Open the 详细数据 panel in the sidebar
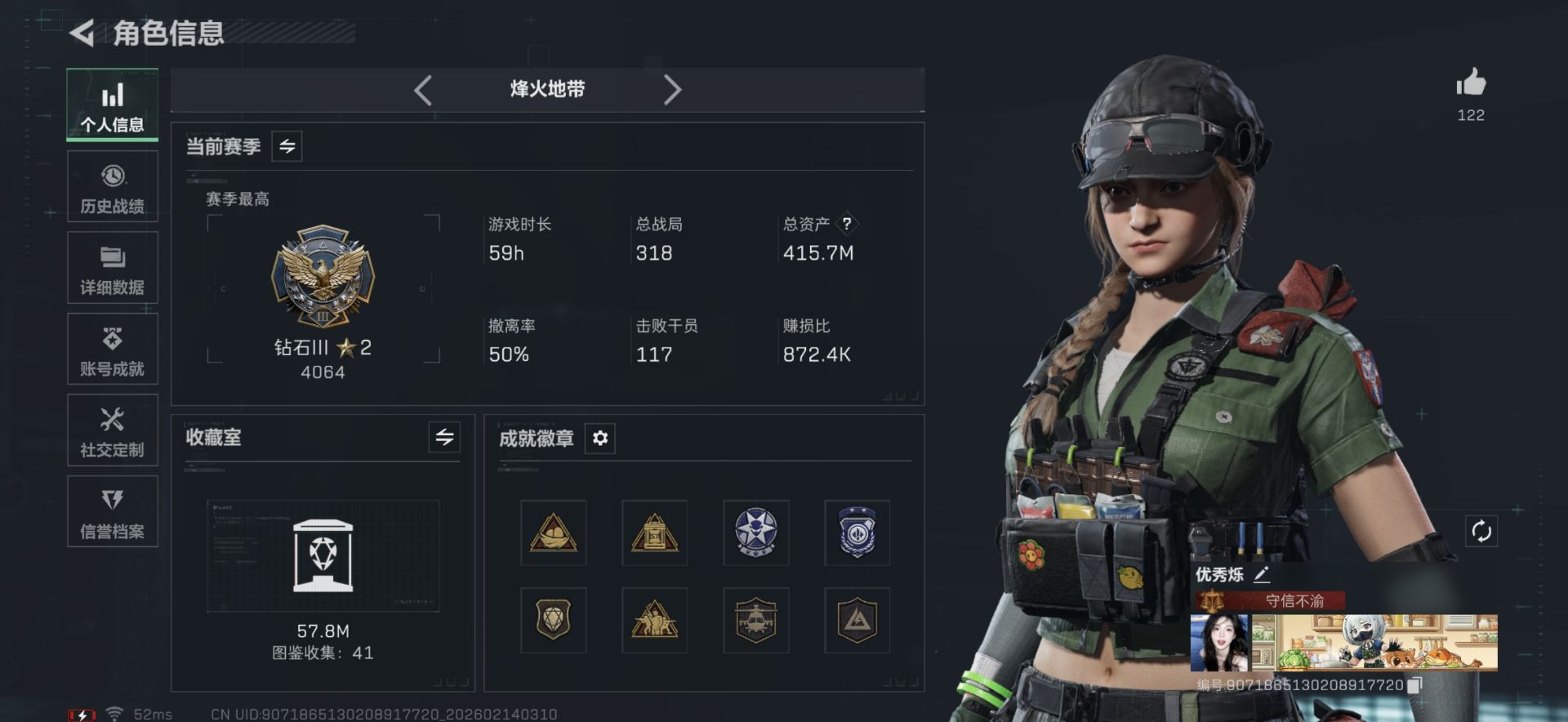This screenshot has width=1568, height=722. tap(113, 267)
